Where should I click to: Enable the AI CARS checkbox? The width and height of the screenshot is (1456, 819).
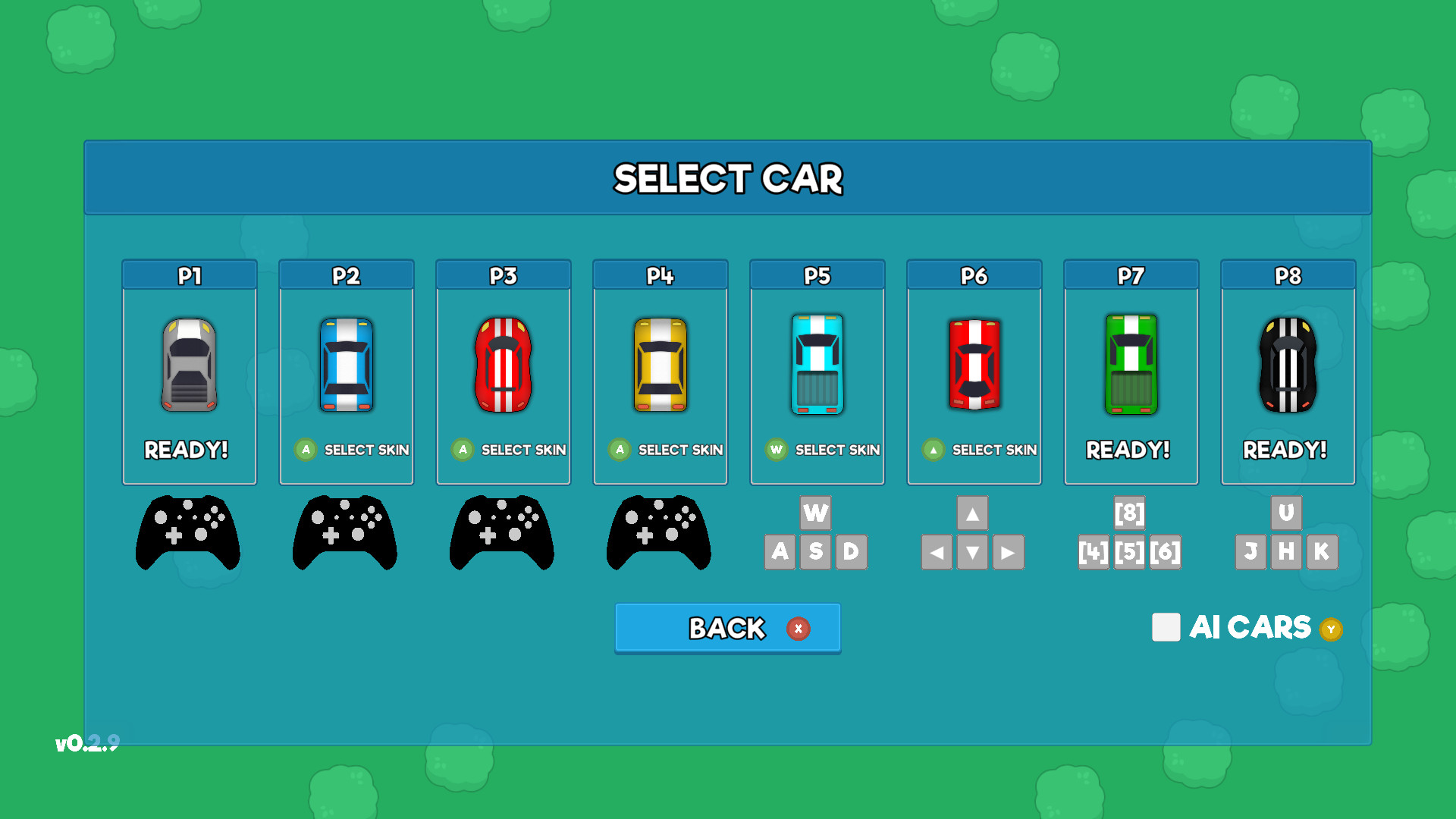[x=1166, y=628]
